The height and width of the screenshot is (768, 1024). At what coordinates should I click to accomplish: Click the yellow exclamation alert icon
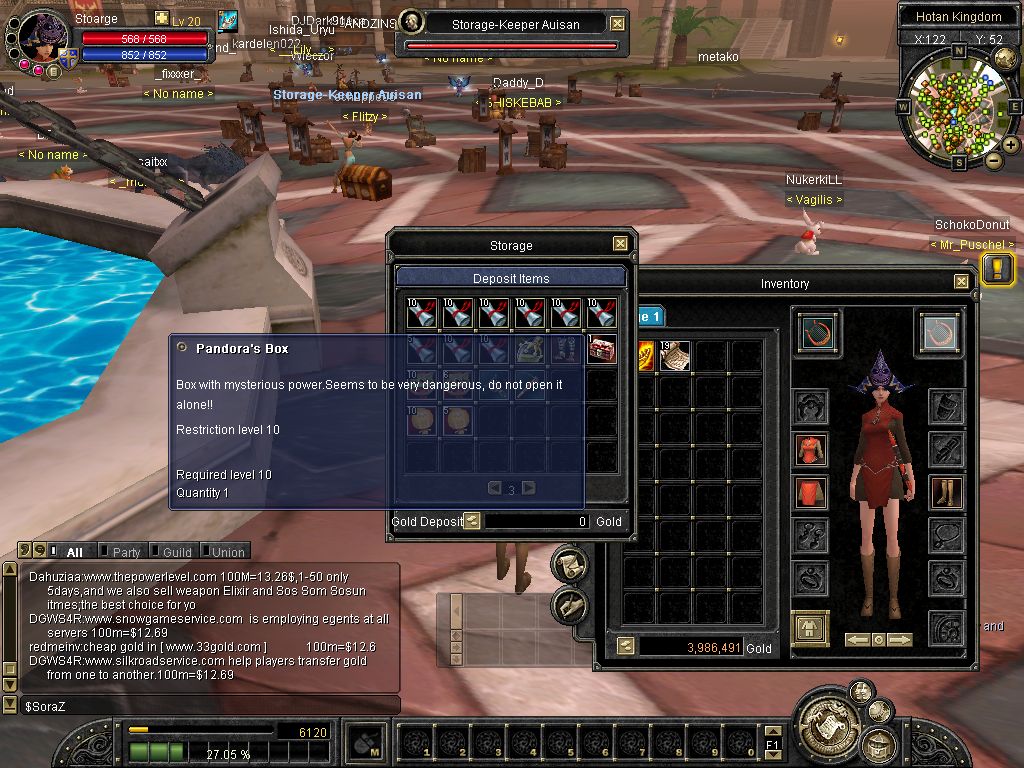point(997,268)
